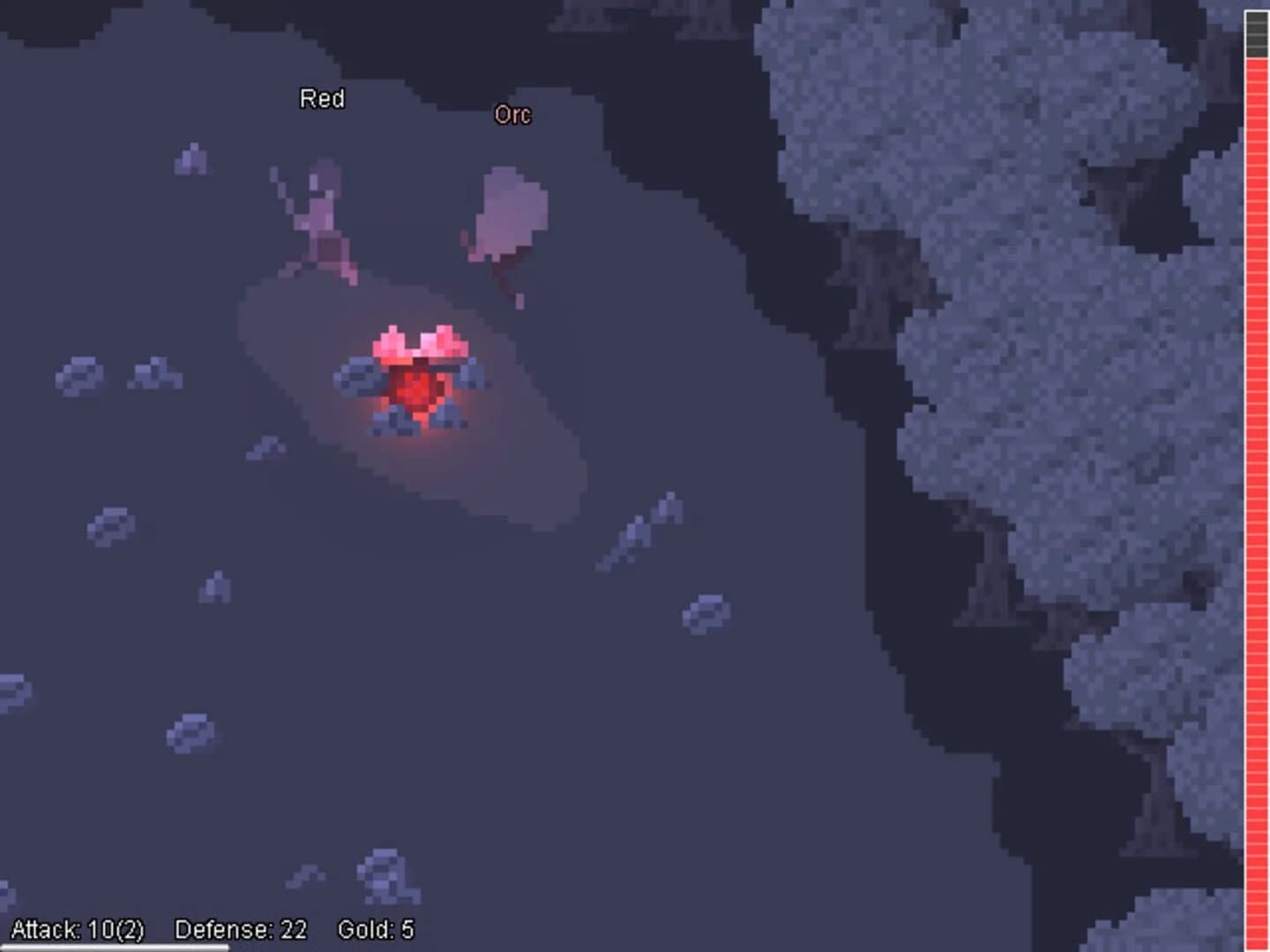Click the Defense: 22 stat label

tap(240, 928)
